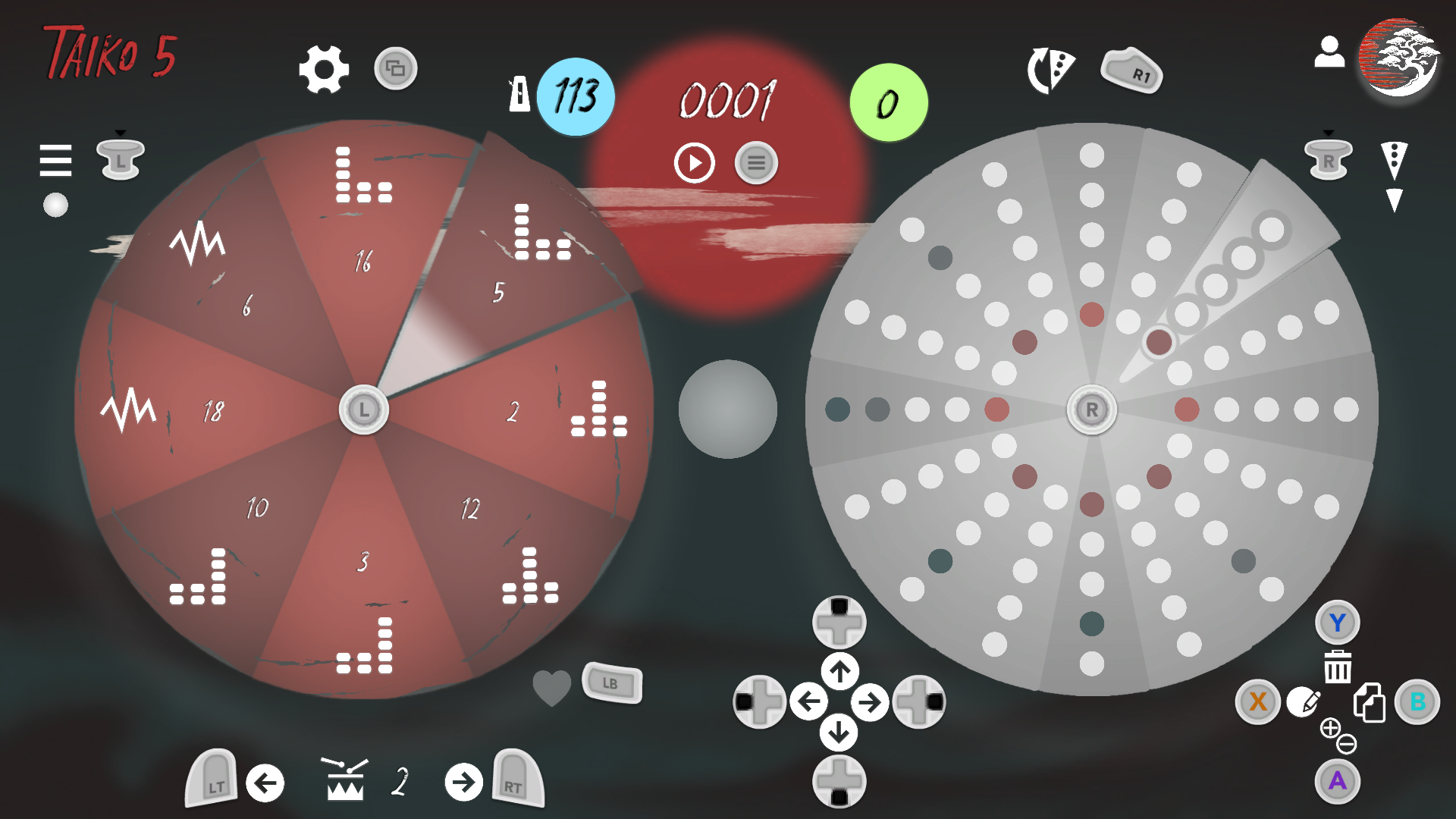Toggle the heart favorite icon

pyautogui.click(x=551, y=687)
